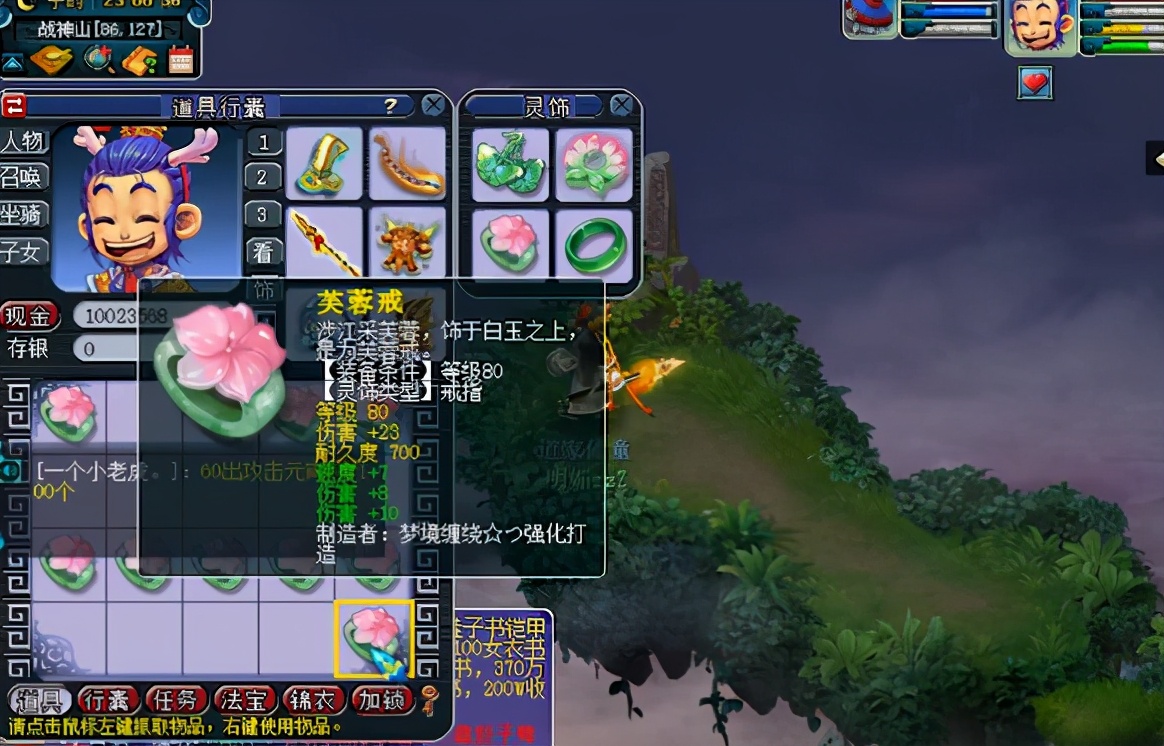Click the equipped armor slot
This screenshot has height=746, width=1164.
(407, 243)
